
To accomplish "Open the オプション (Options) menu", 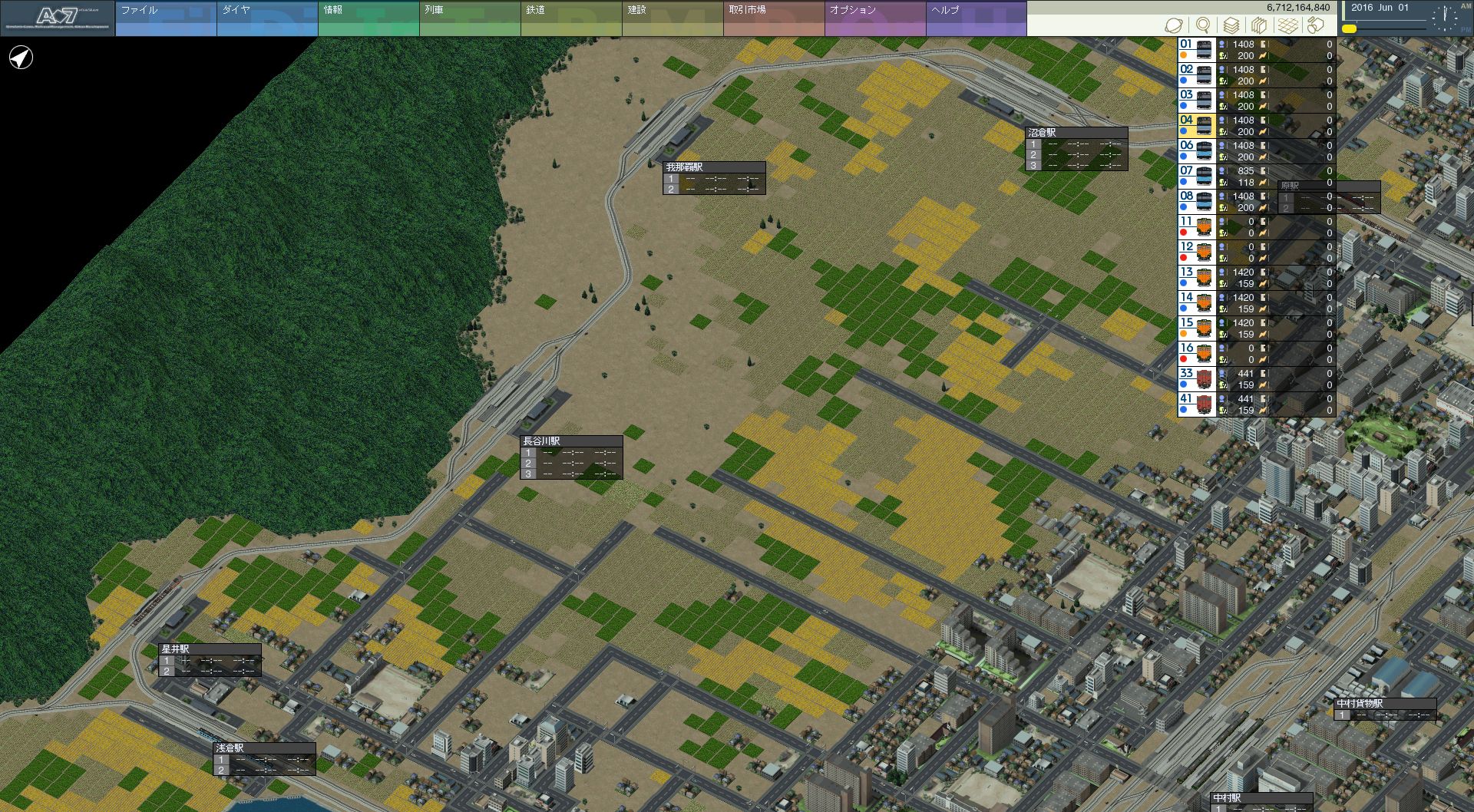I will tap(874, 18).
